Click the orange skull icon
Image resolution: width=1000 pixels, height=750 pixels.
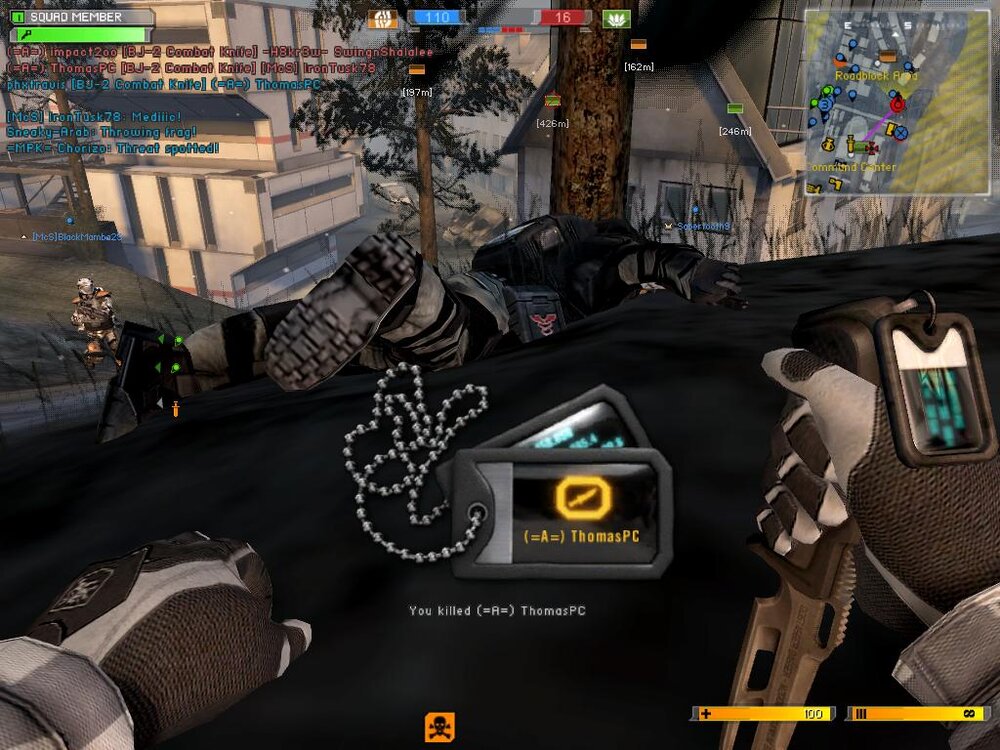coord(440,726)
